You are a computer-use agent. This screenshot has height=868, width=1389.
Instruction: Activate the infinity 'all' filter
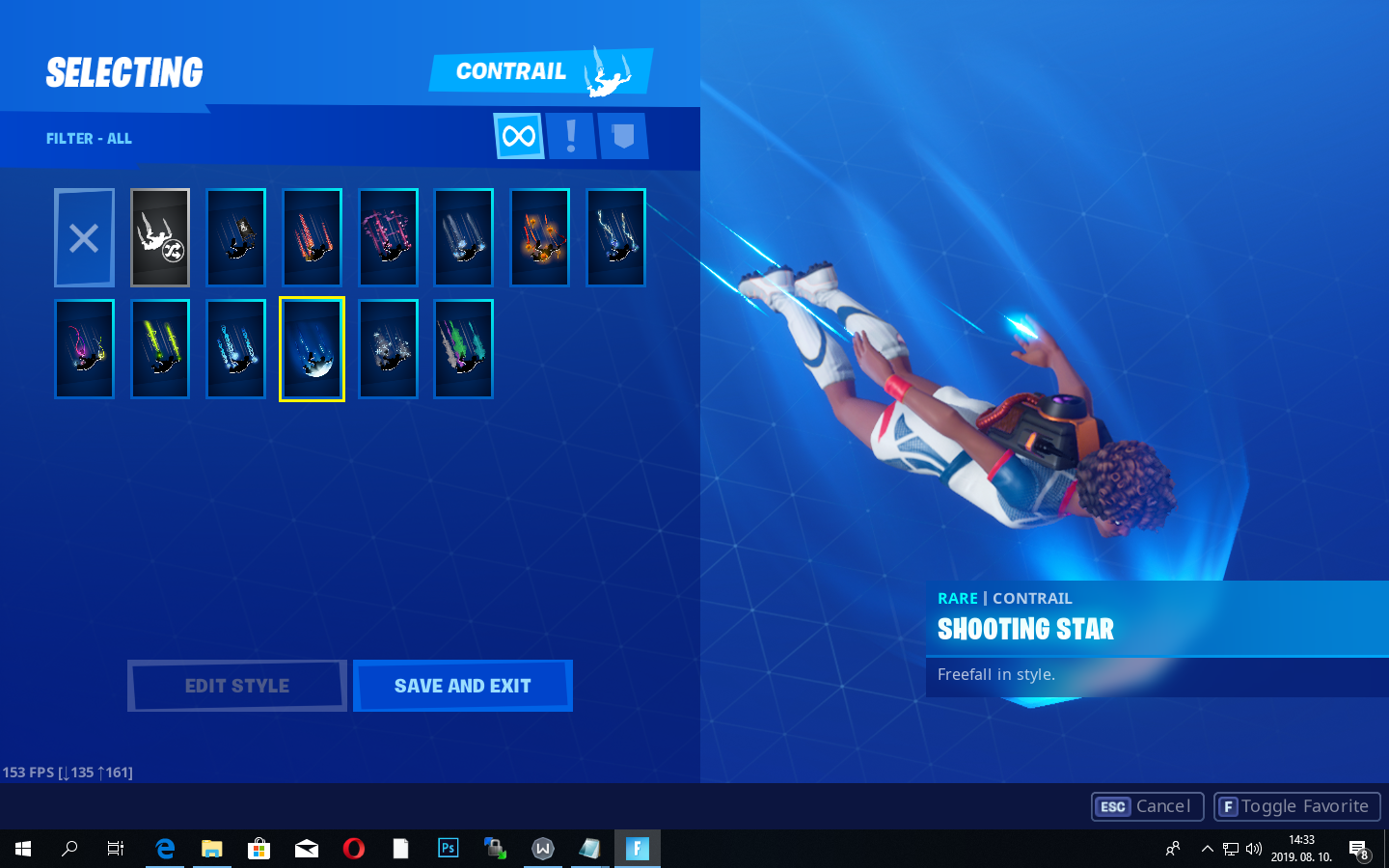click(x=519, y=136)
